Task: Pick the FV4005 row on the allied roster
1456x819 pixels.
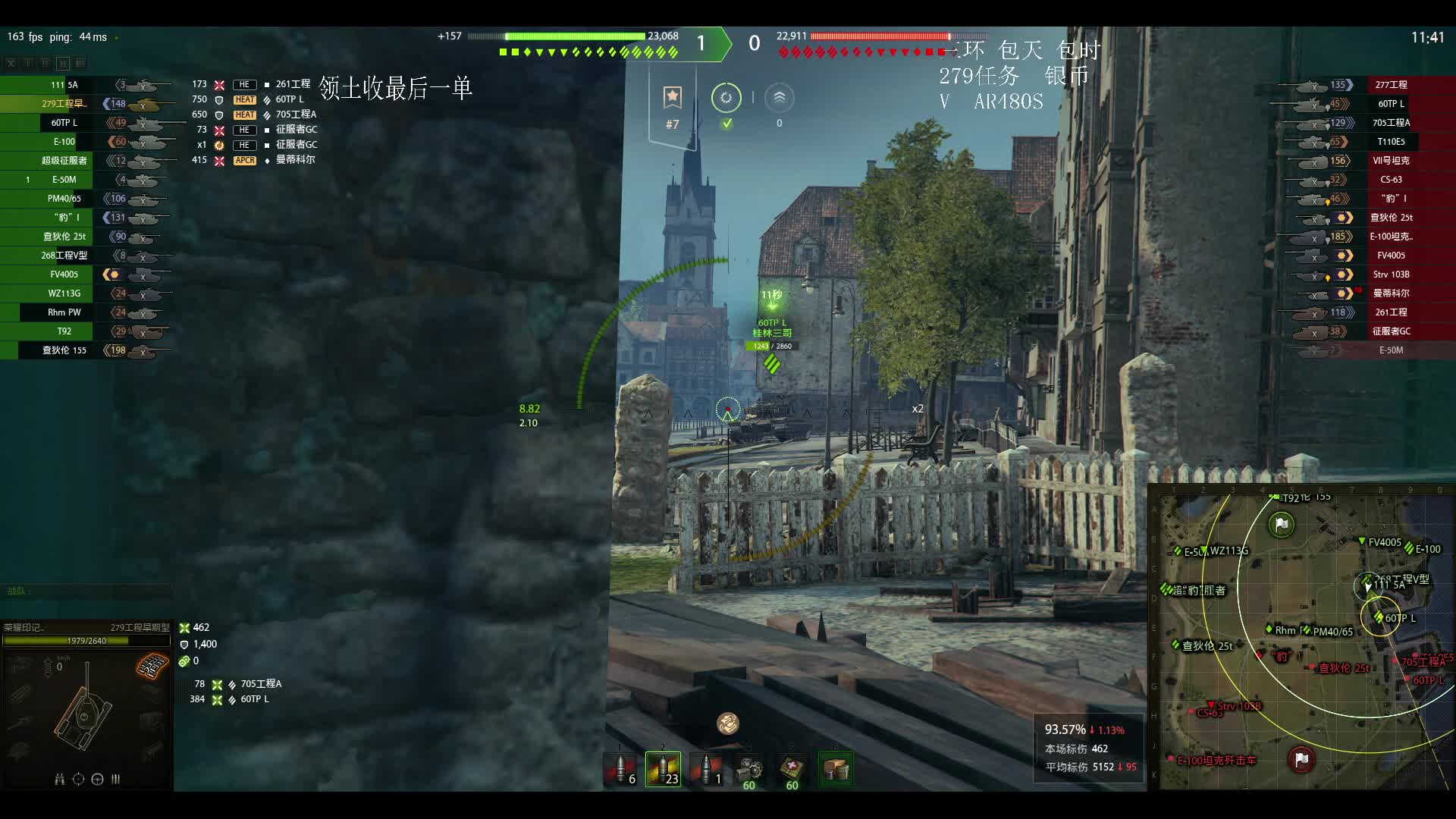Action: pos(64,275)
